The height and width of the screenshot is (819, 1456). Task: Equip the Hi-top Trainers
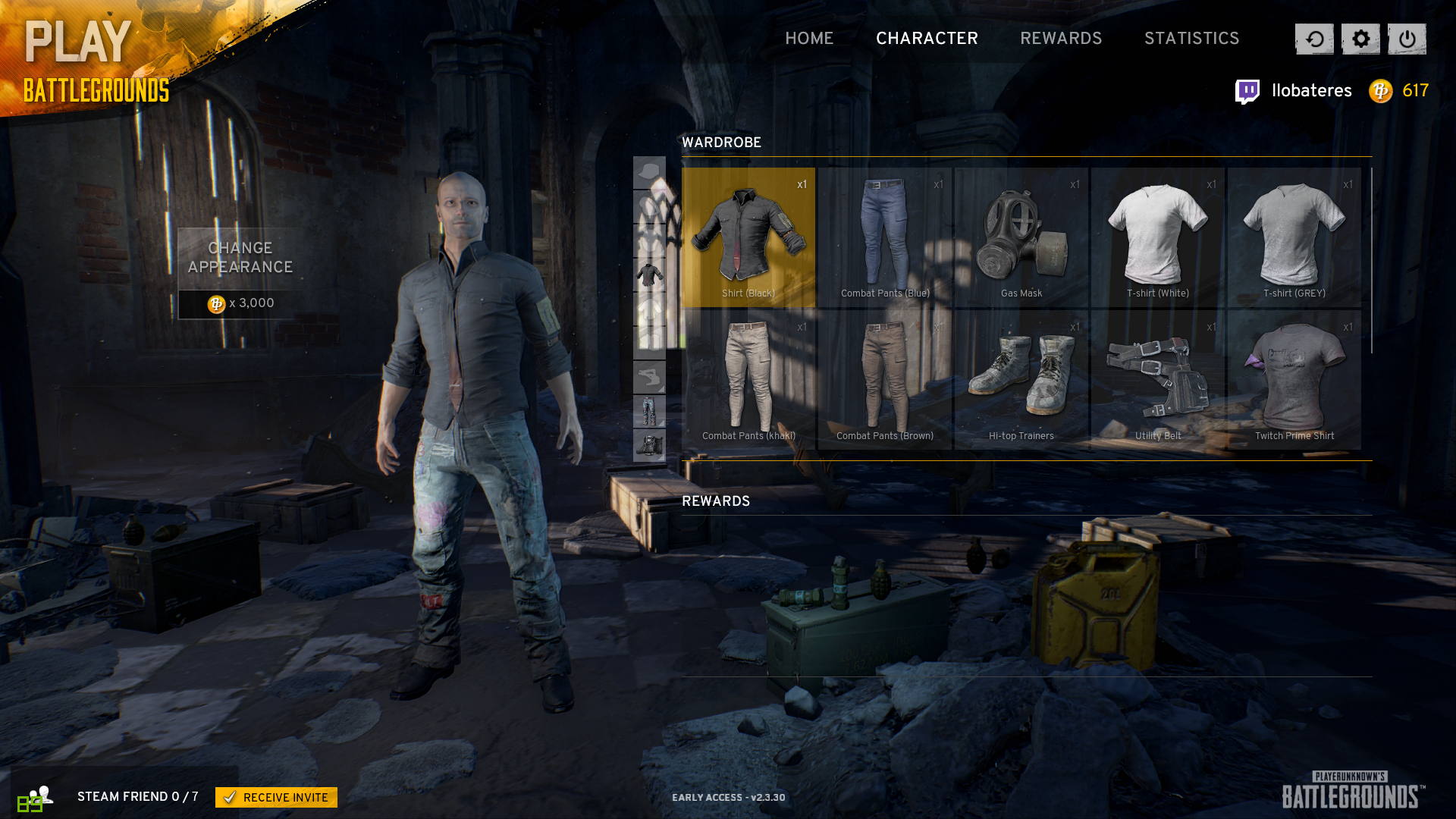pyautogui.click(x=1021, y=380)
